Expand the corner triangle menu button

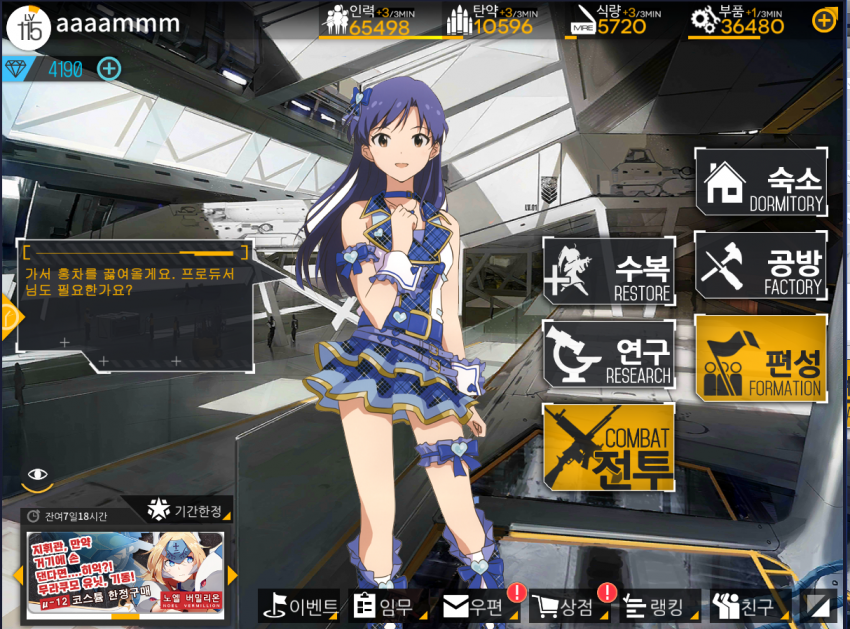(x=820, y=606)
